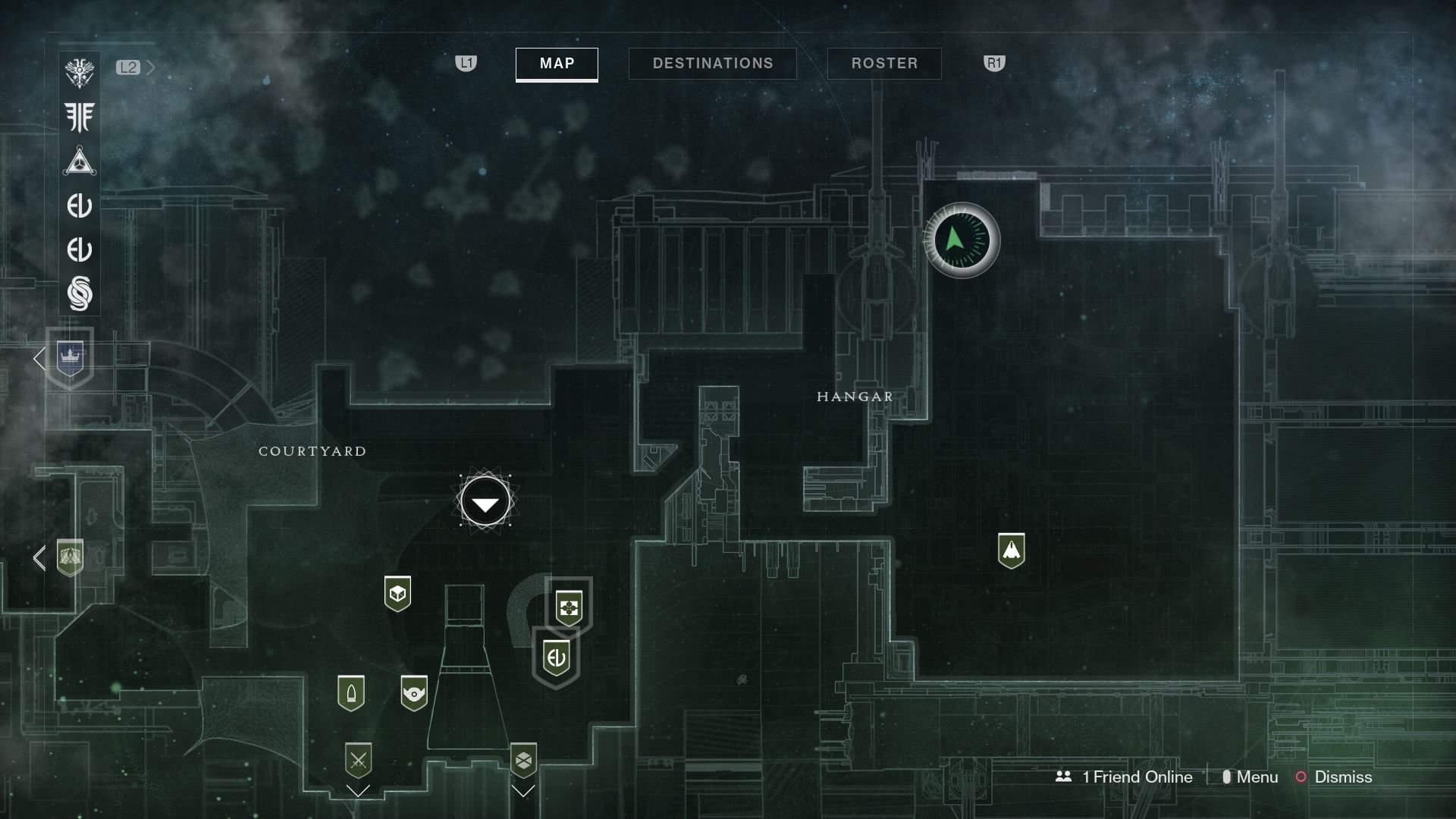Screen dimensions: 1456x819
Task: Expand the chevron below the crossed-swords icon
Action: tap(358, 791)
